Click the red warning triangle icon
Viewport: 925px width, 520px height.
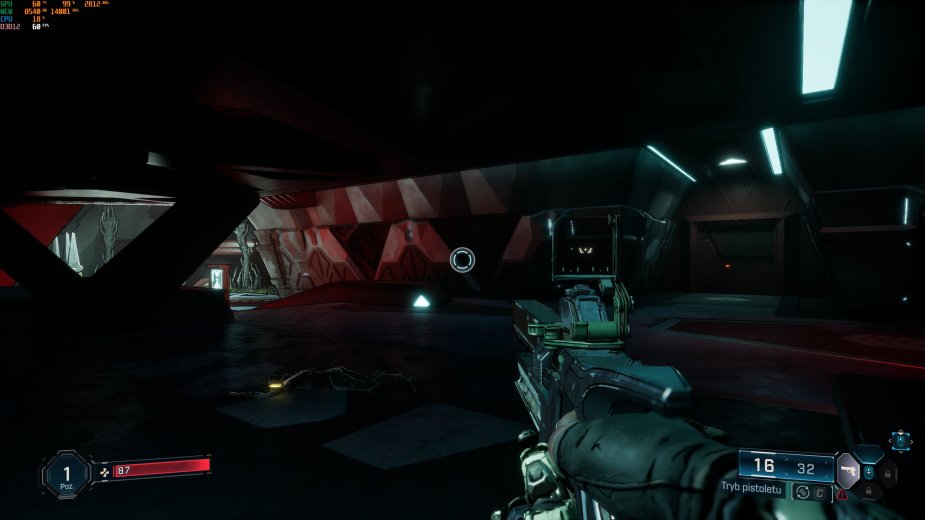click(844, 494)
